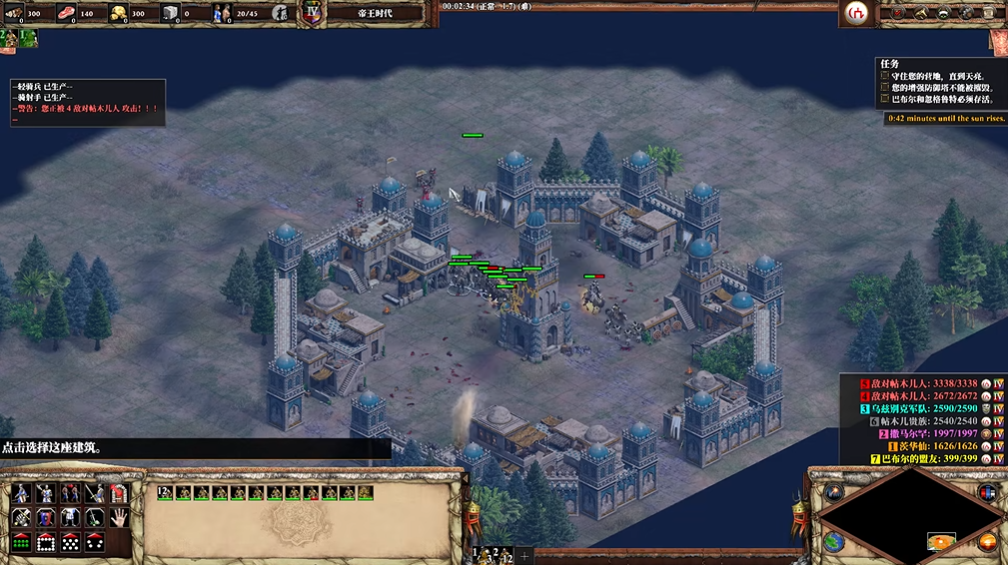This screenshot has height=565, width=1008.
Task: Choose the hollow box formation button
Action: (x=46, y=542)
